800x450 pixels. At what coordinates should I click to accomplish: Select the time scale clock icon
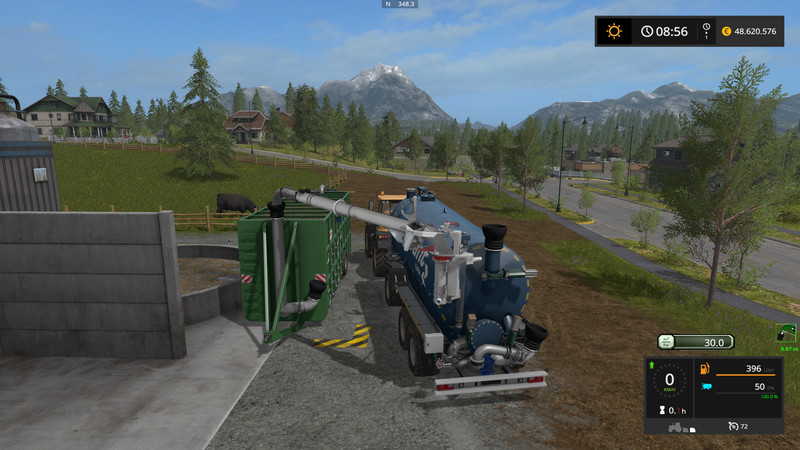(x=706, y=31)
